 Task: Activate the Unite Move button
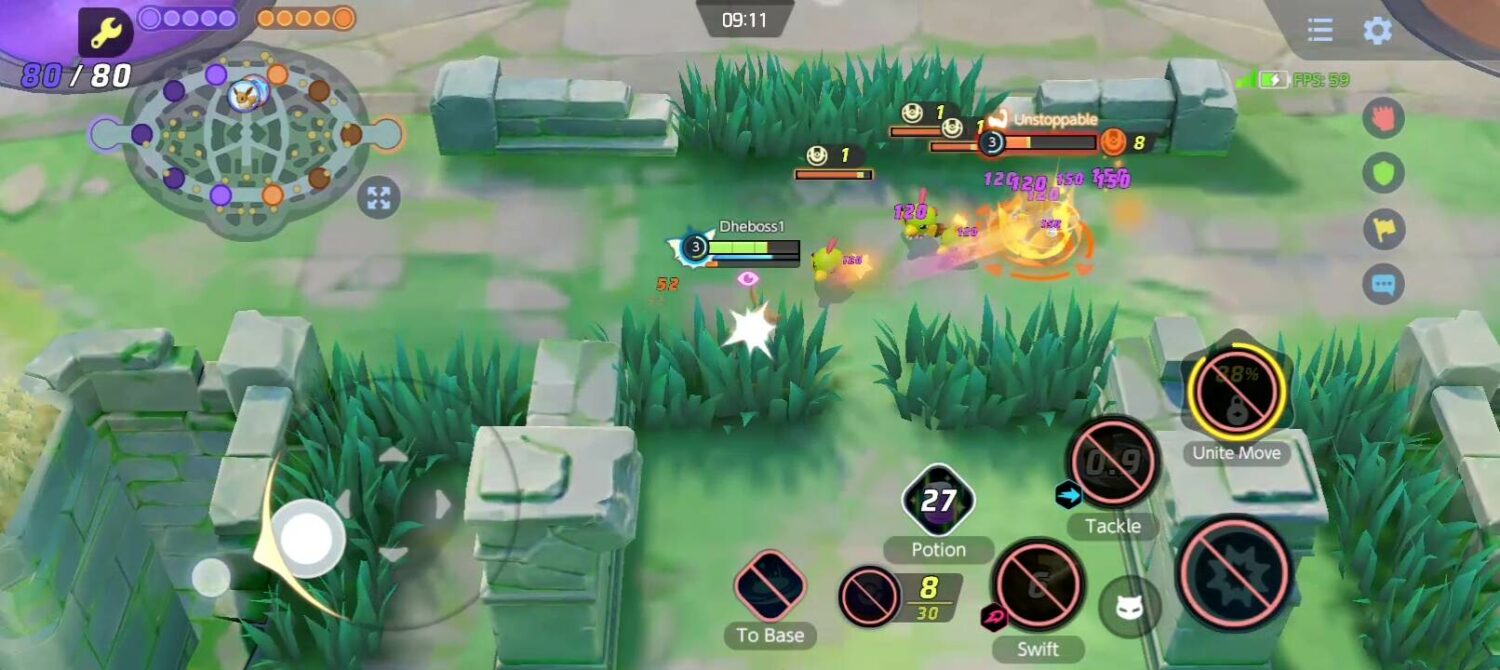pos(1237,393)
